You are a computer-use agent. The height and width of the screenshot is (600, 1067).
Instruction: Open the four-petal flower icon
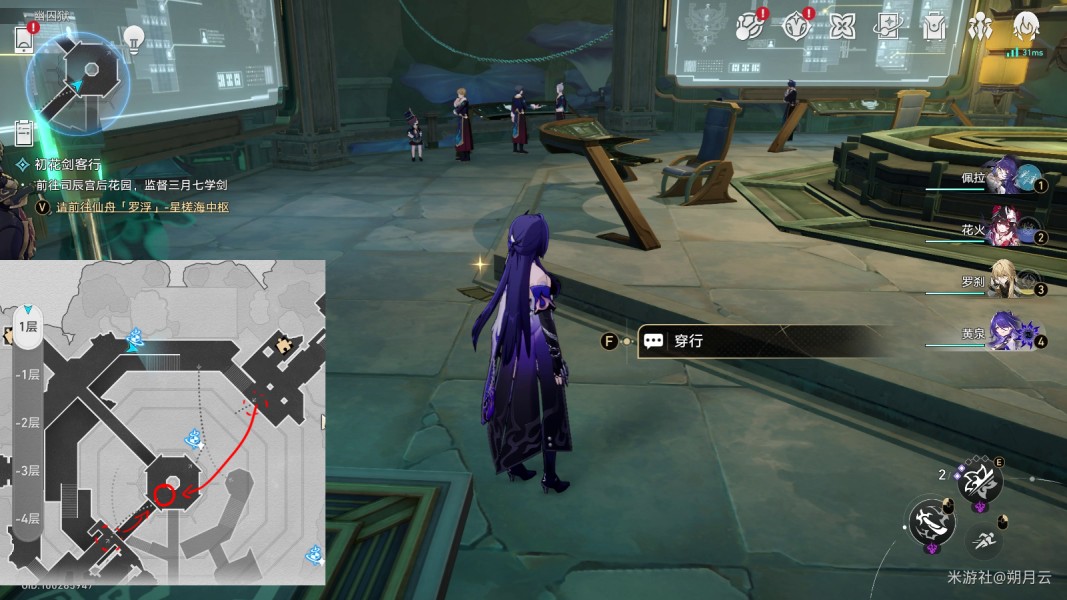[842, 27]
